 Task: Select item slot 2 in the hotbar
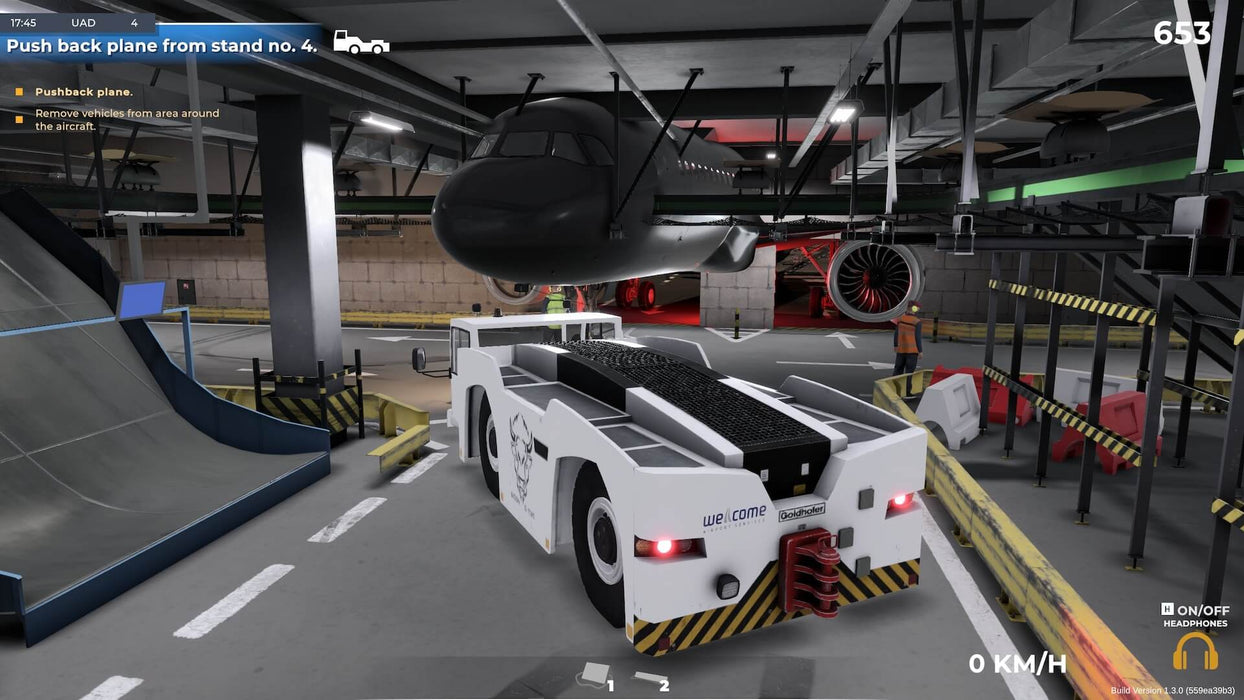(x=650, y=680)
